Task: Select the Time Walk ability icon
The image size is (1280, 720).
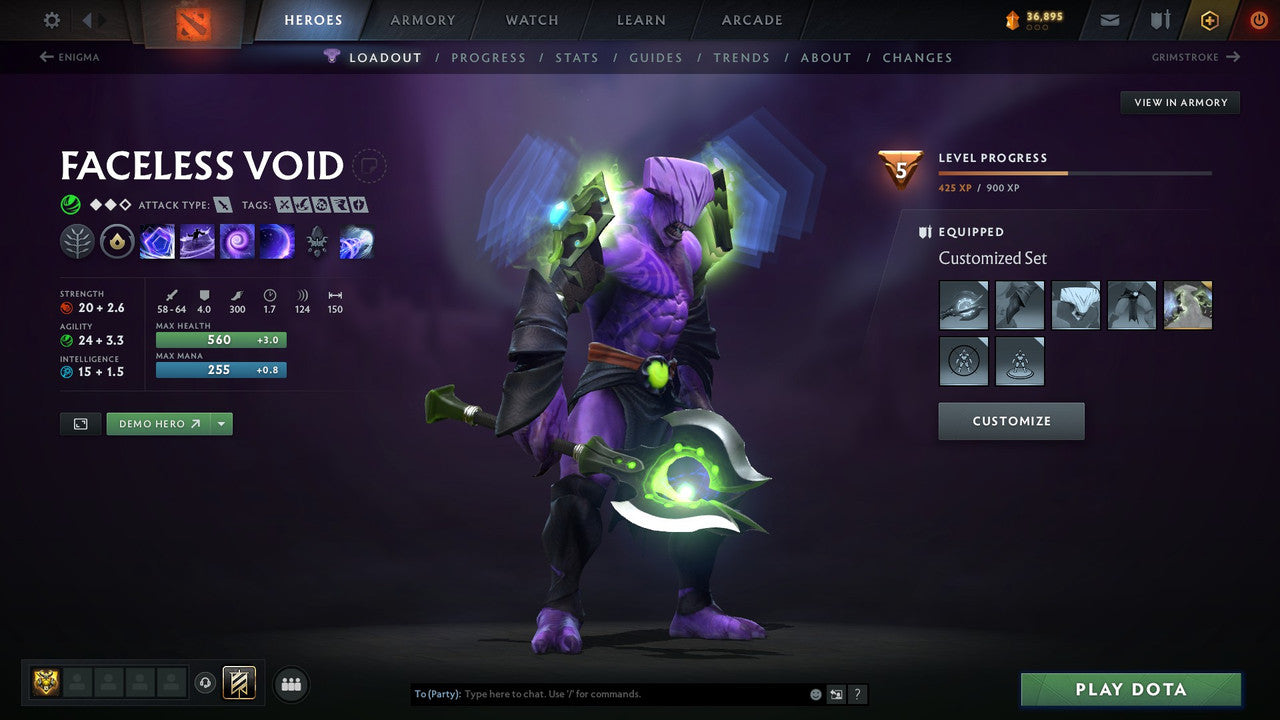Action: (x=157, y=240)
